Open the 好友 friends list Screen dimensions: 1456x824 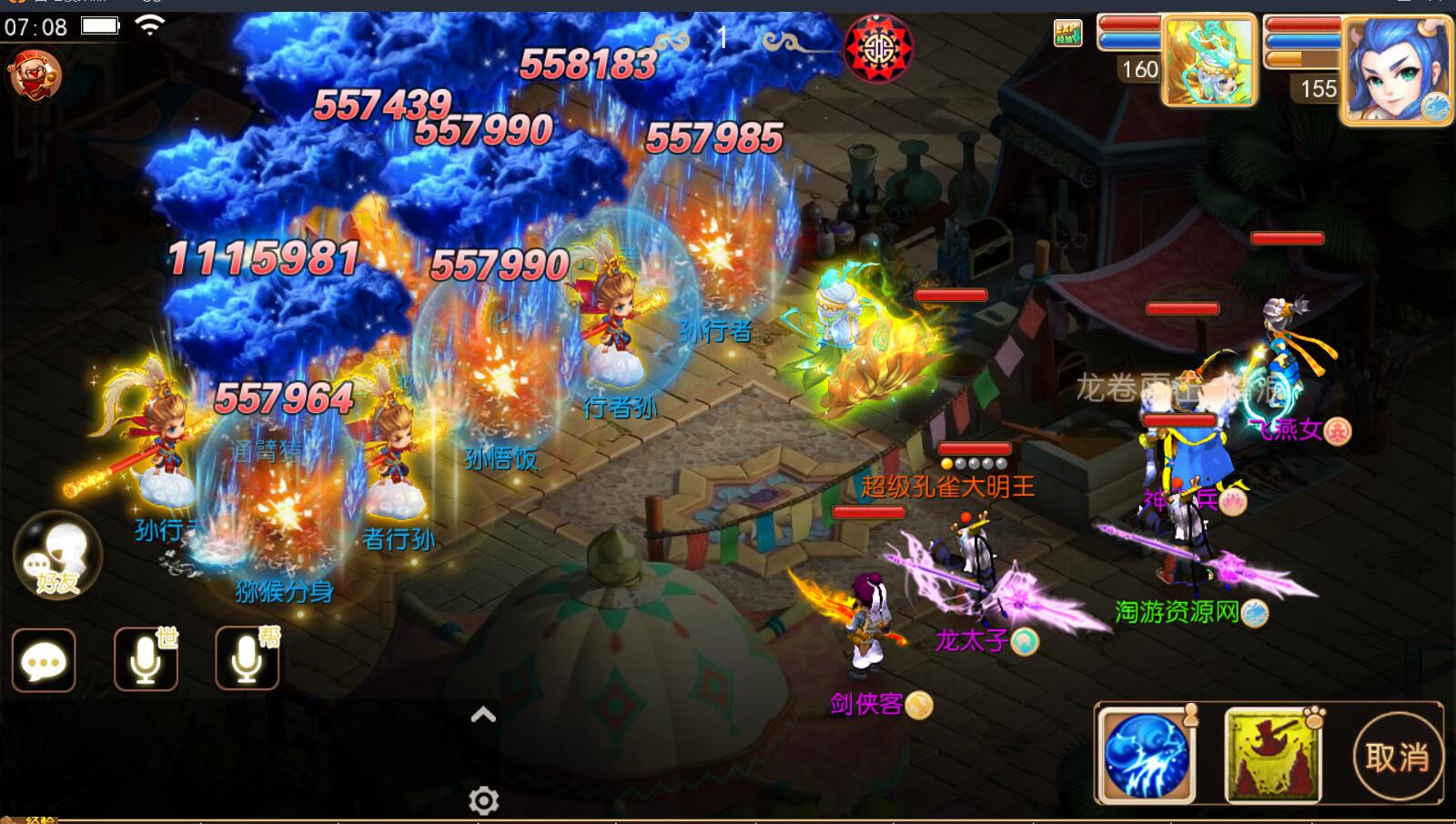pos(56,556)
